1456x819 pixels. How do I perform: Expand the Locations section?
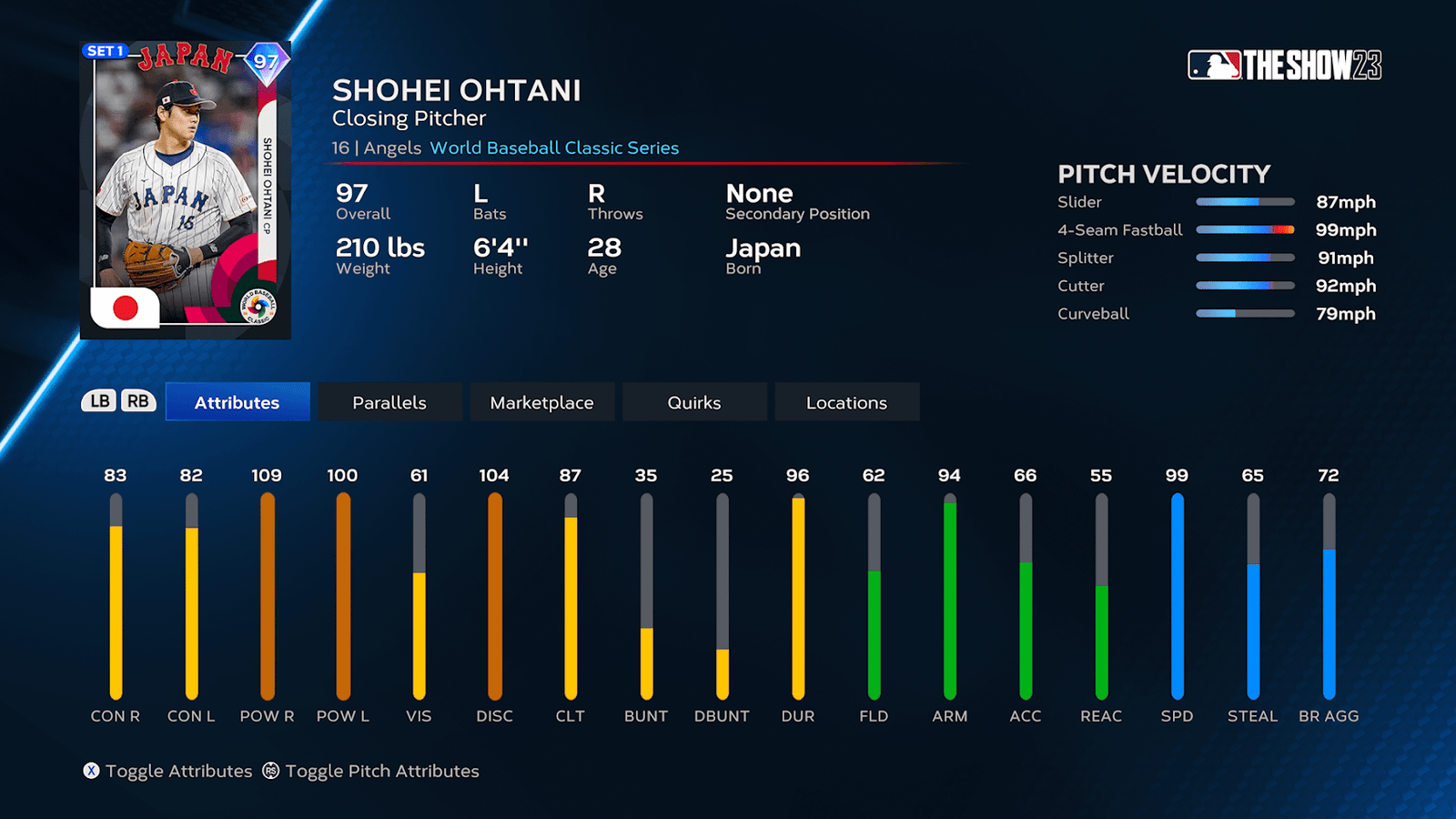(846, 401)
